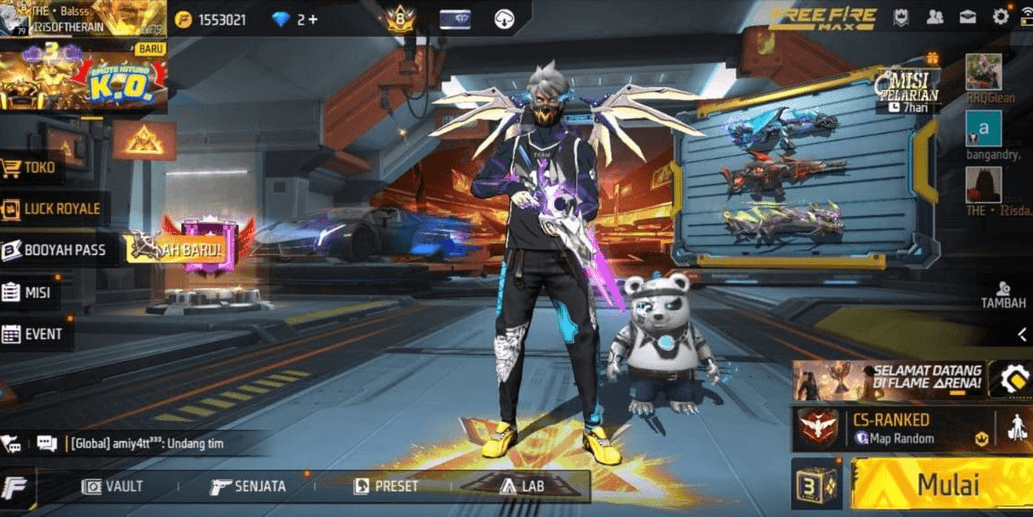Open the Booyah Pass menu
This screenshot has height=517, width=1033.
54,250
